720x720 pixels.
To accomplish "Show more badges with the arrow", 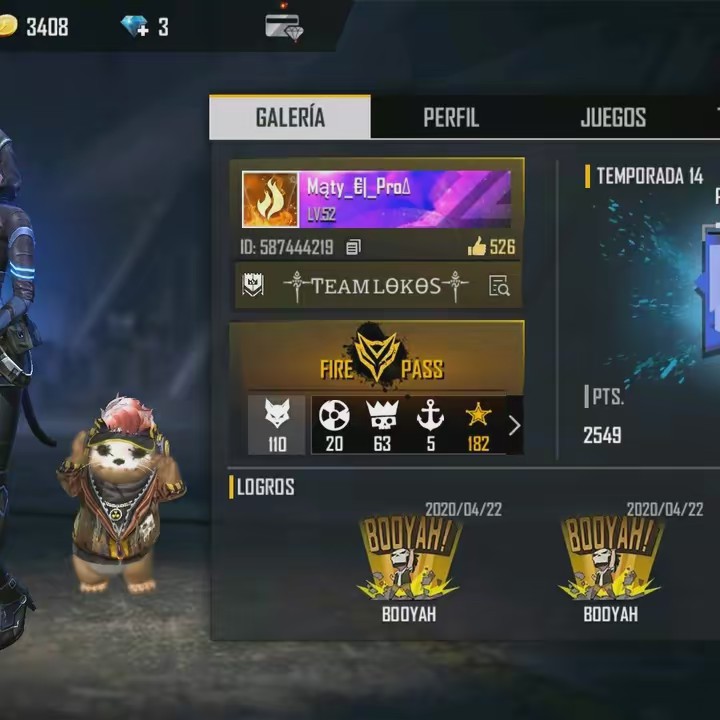I will click(514, 425).
